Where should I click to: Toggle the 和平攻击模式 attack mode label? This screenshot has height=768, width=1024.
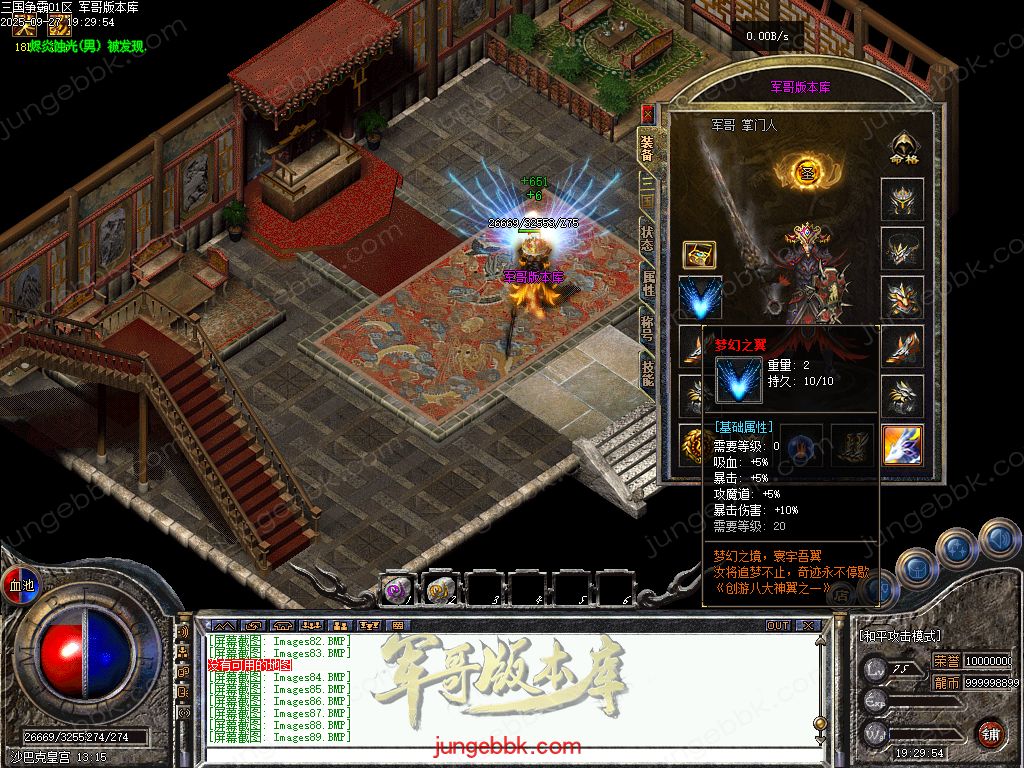pyautogui.click(x=900, y=636)
